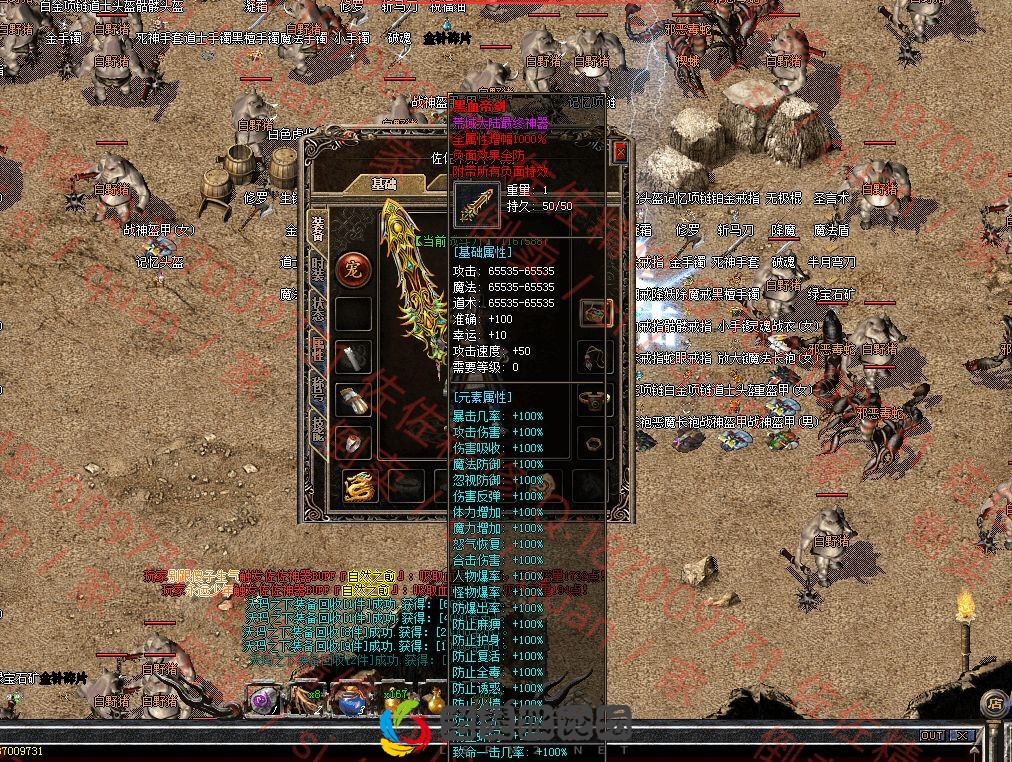Select the golden bracelet equipment slot
This screenshot has height=762, width=1012.
tap(597, 400)
